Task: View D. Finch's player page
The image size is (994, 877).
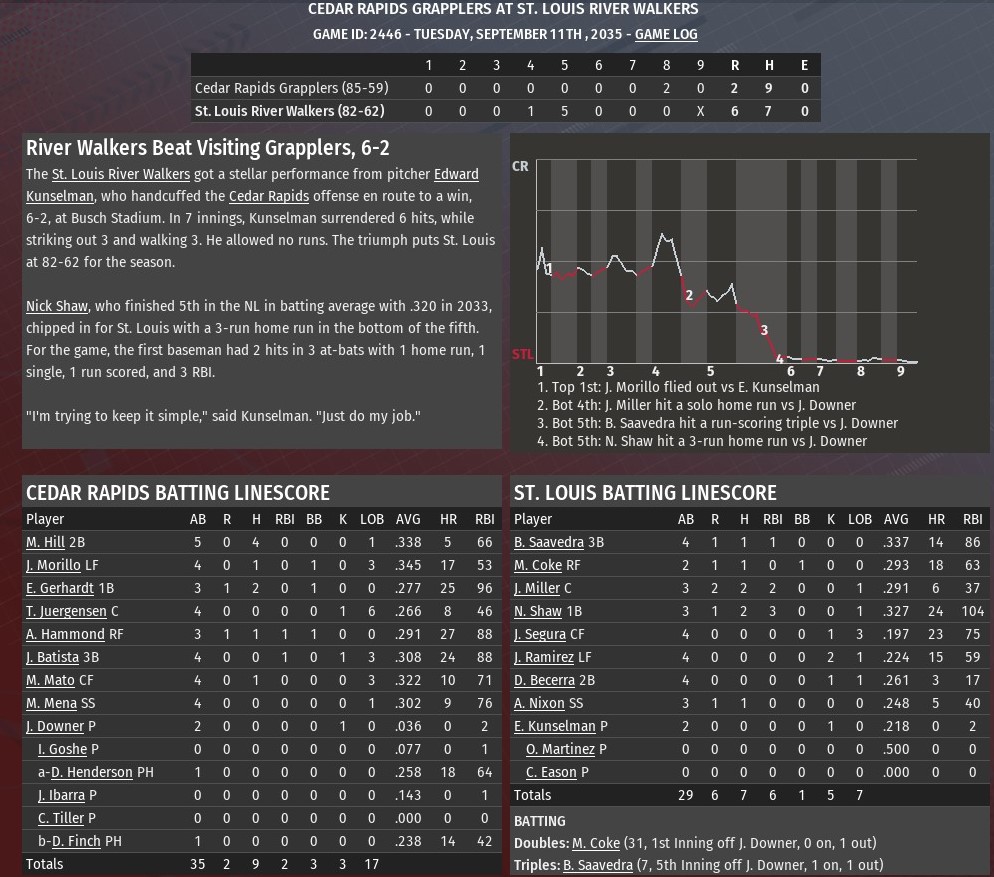Action: pos(77,841)
